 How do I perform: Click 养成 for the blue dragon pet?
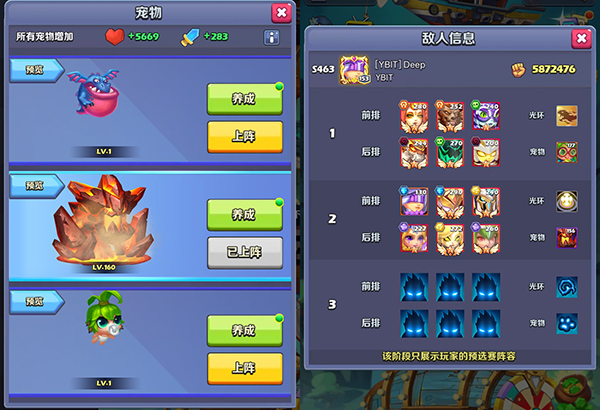[x=244, y=99]
